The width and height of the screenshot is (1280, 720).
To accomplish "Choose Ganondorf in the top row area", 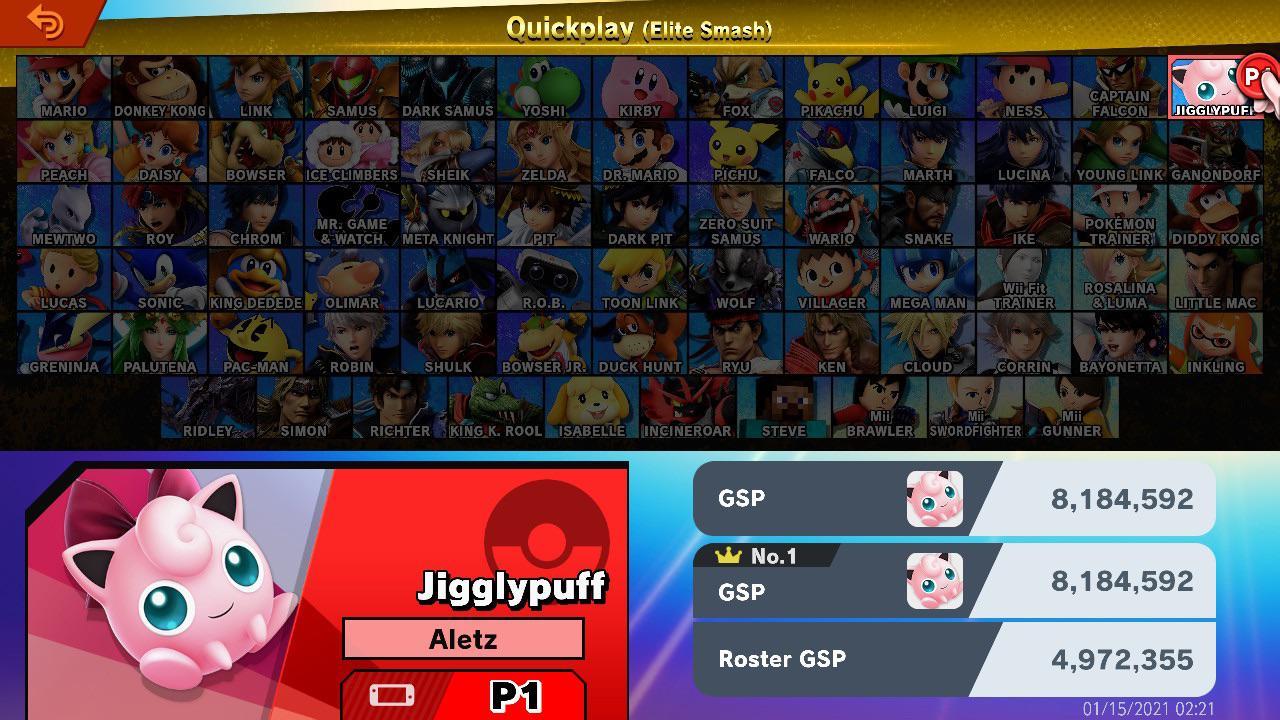I will pos(1218,150).
